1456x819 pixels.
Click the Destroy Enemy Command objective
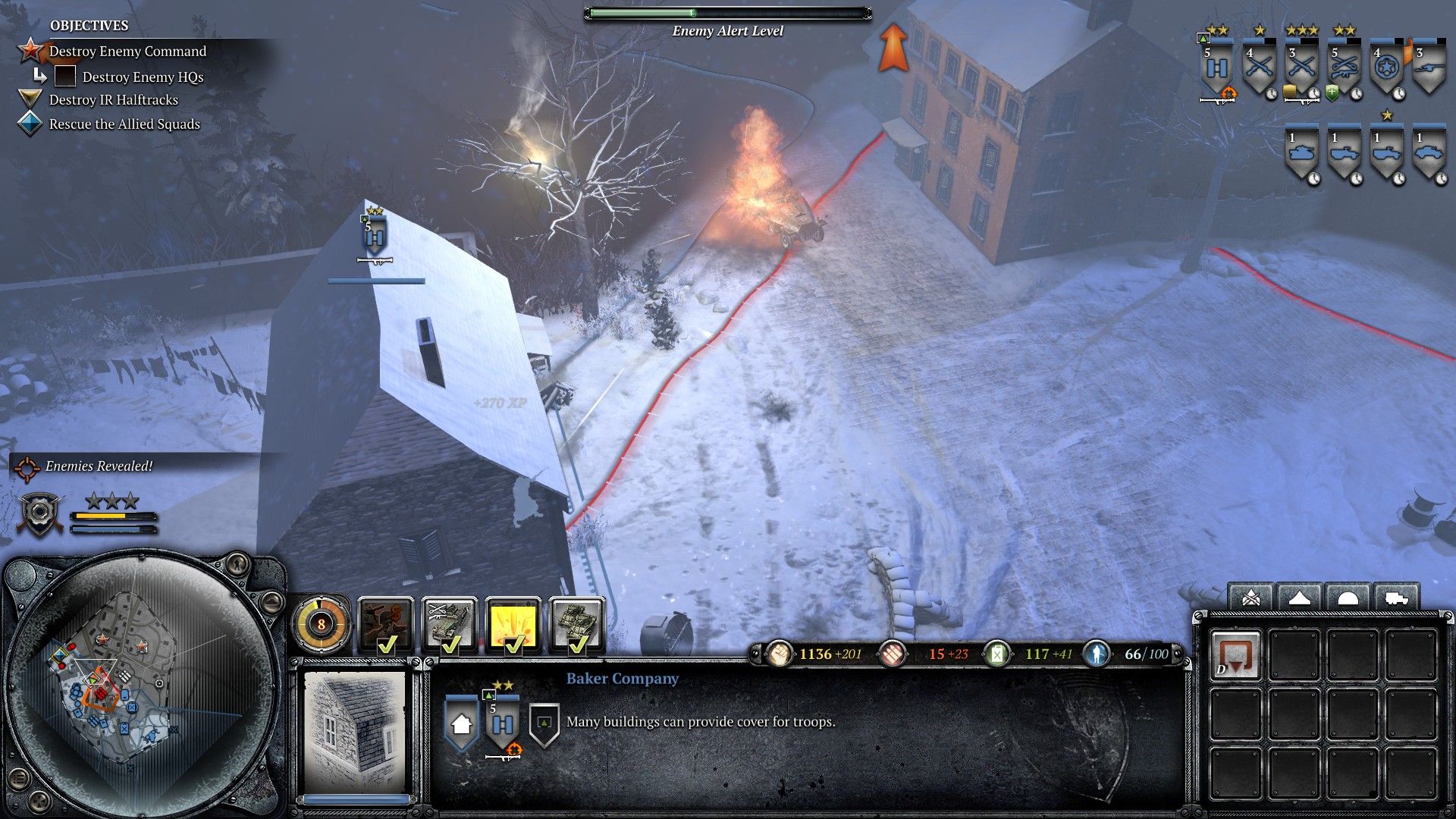coord(127,52)
